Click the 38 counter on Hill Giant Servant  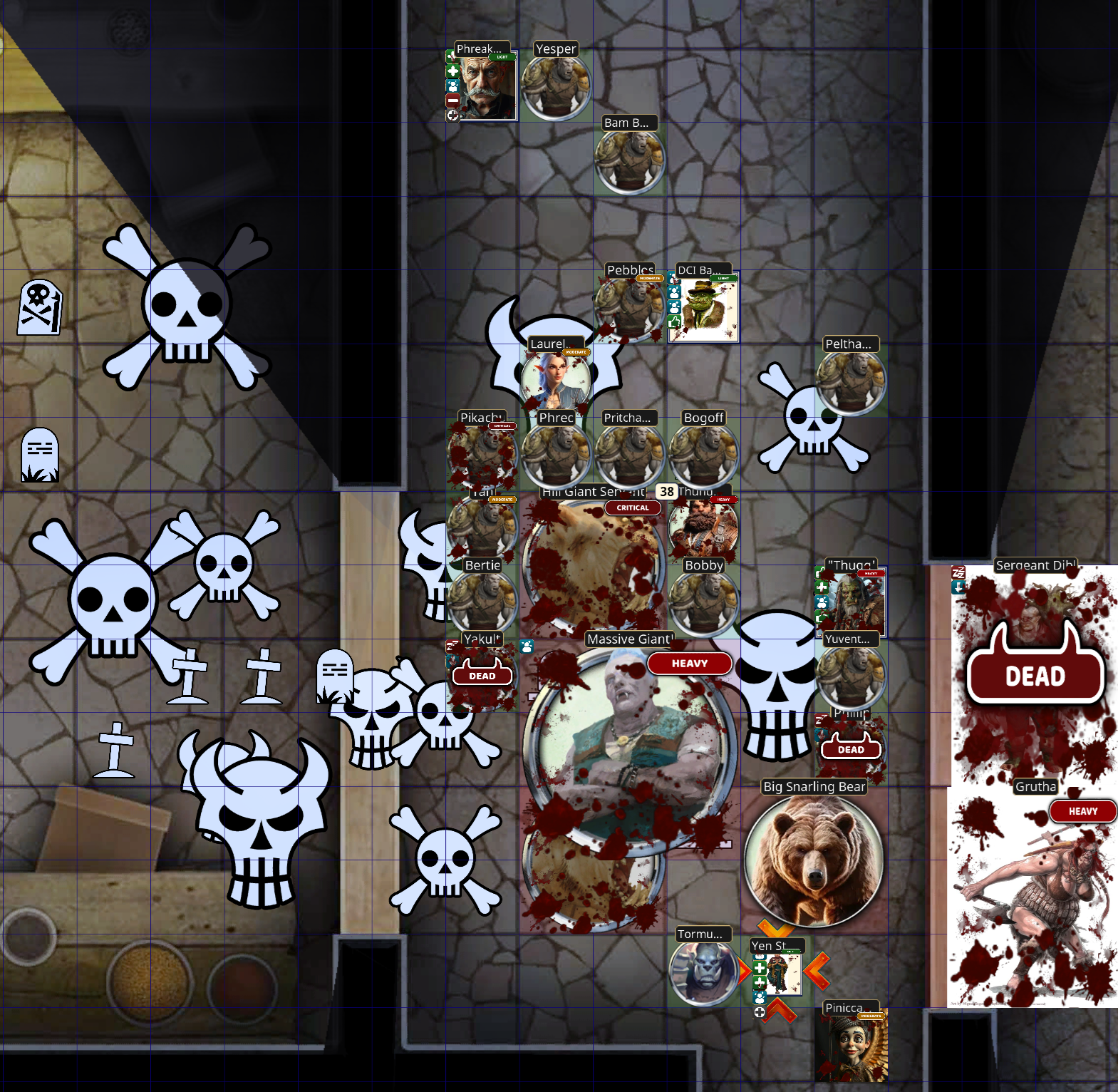pos(666,491)
